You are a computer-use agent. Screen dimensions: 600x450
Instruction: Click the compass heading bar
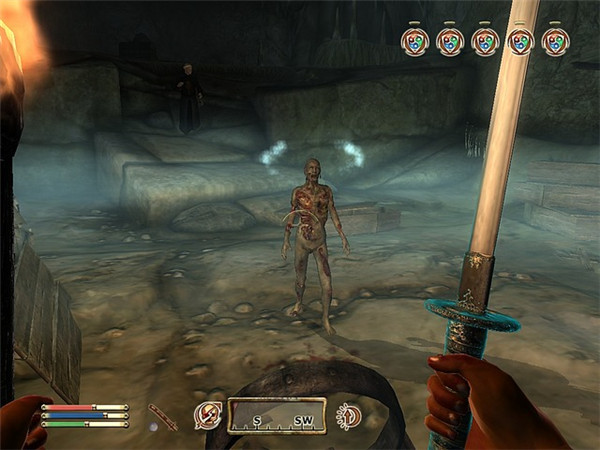tap(275, 416)
